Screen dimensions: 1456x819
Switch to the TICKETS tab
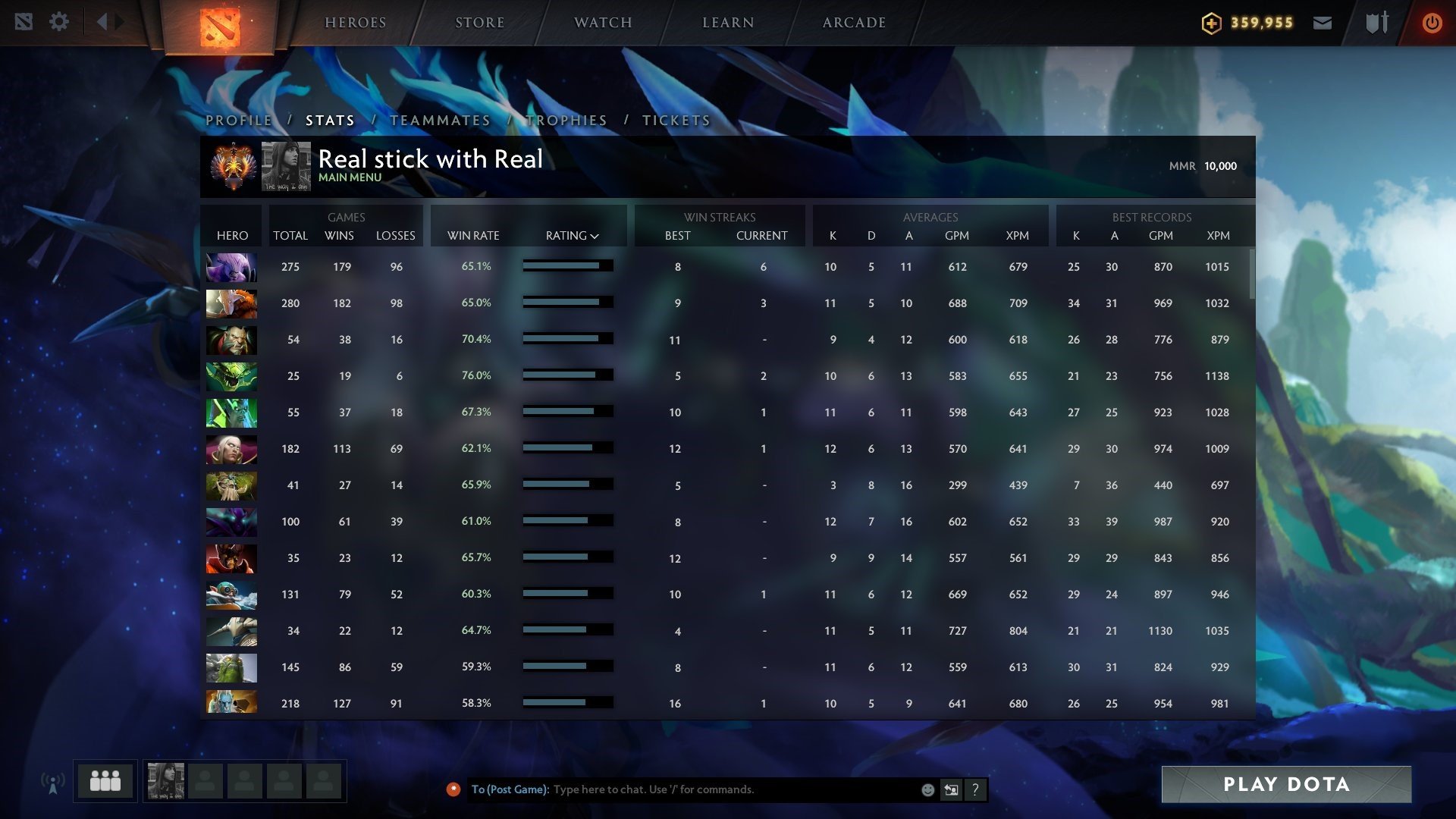click(675, 120)
